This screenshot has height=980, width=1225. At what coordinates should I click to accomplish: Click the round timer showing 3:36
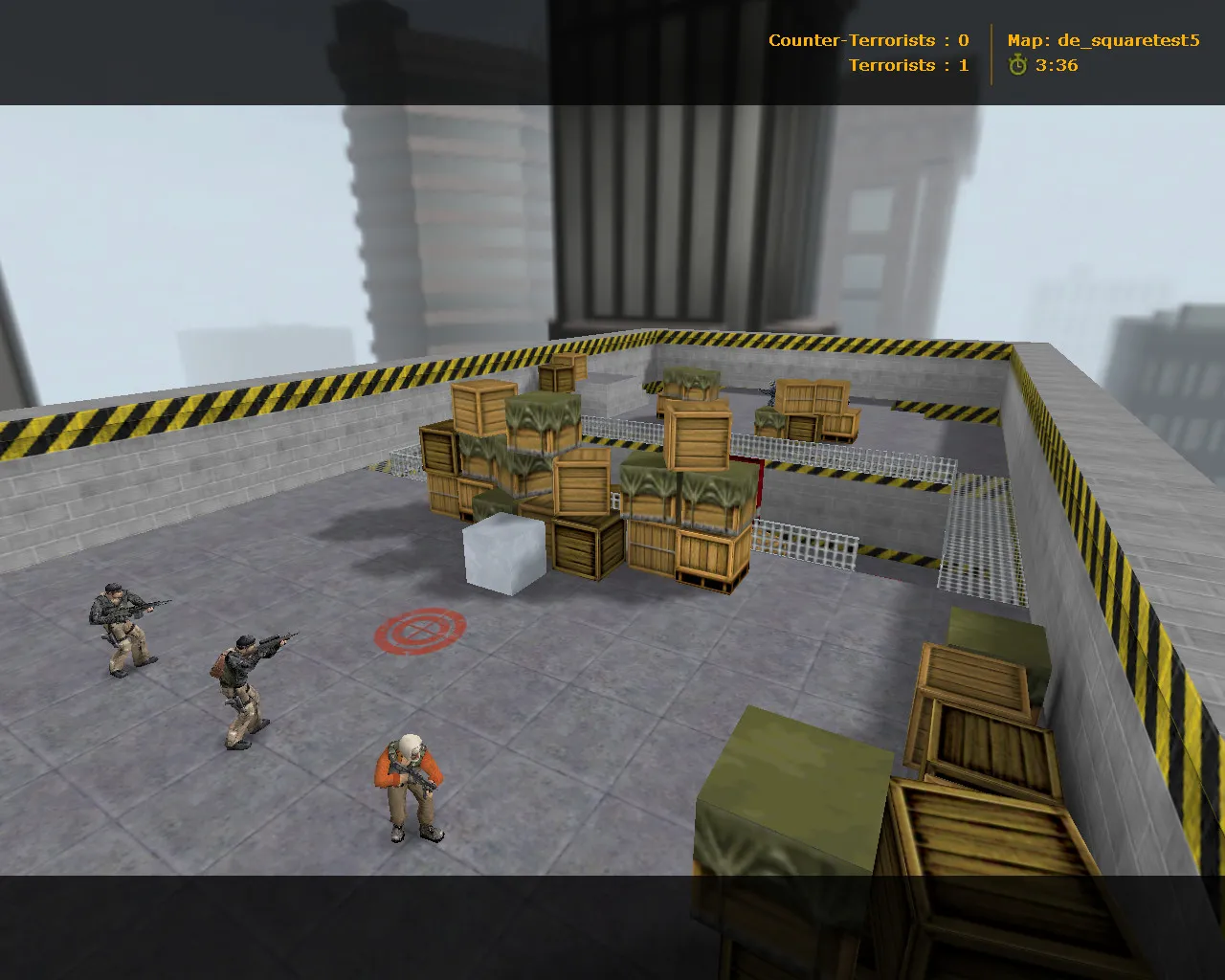[x=1055, y=67]
